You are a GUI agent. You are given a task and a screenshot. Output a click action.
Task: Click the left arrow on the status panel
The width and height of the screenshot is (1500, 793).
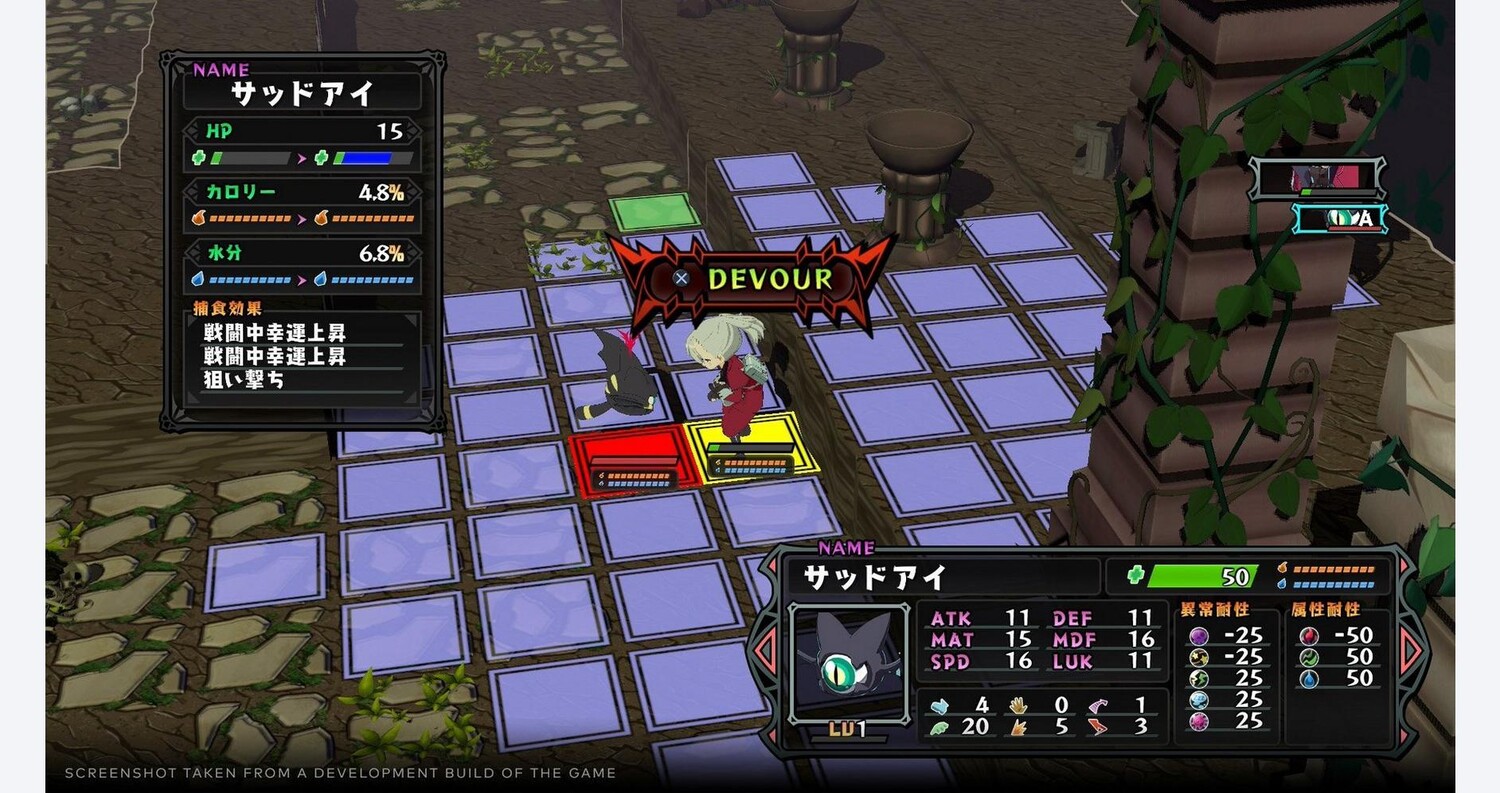click(767, 652)
